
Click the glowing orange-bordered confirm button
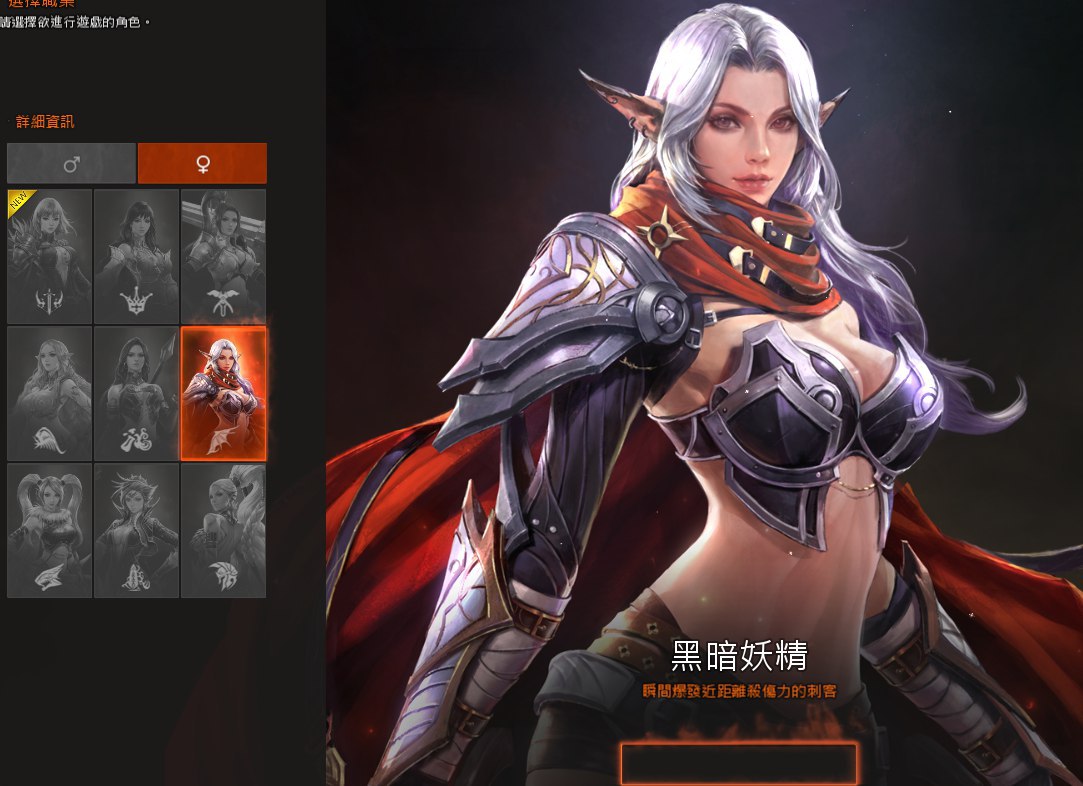pyautogui.click(x=739, y=764)
